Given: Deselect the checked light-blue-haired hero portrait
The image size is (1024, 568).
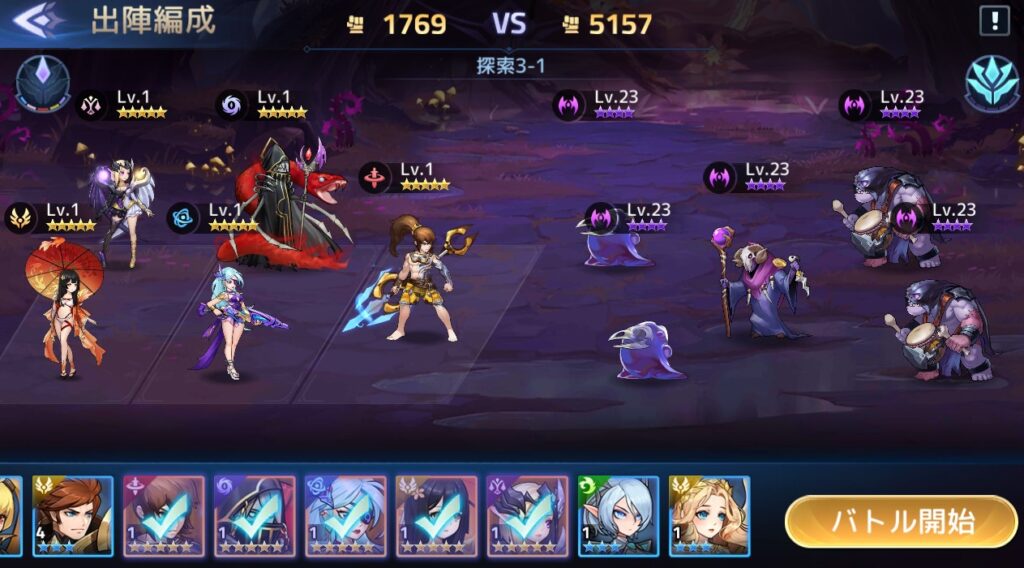Looking at the screenshot, I should 345,515.
